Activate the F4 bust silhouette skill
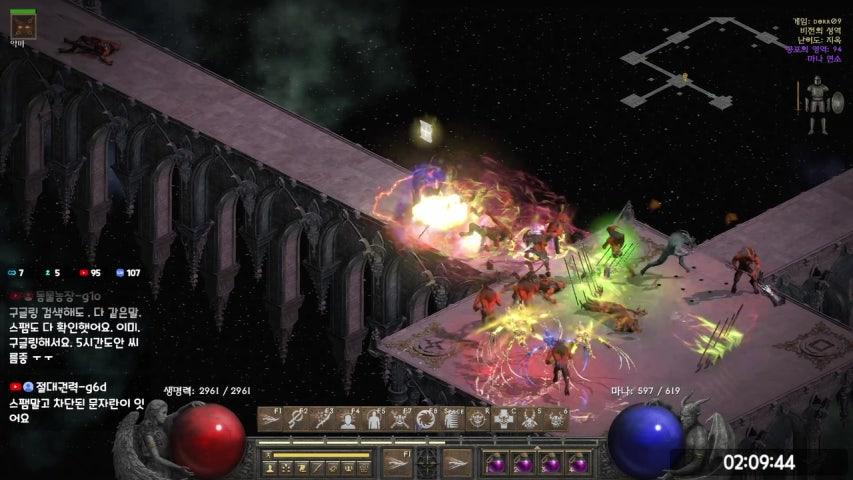Image resolution: width=853 pixels, height=480 pixels. pyautogui.click(x=348, y=419)
